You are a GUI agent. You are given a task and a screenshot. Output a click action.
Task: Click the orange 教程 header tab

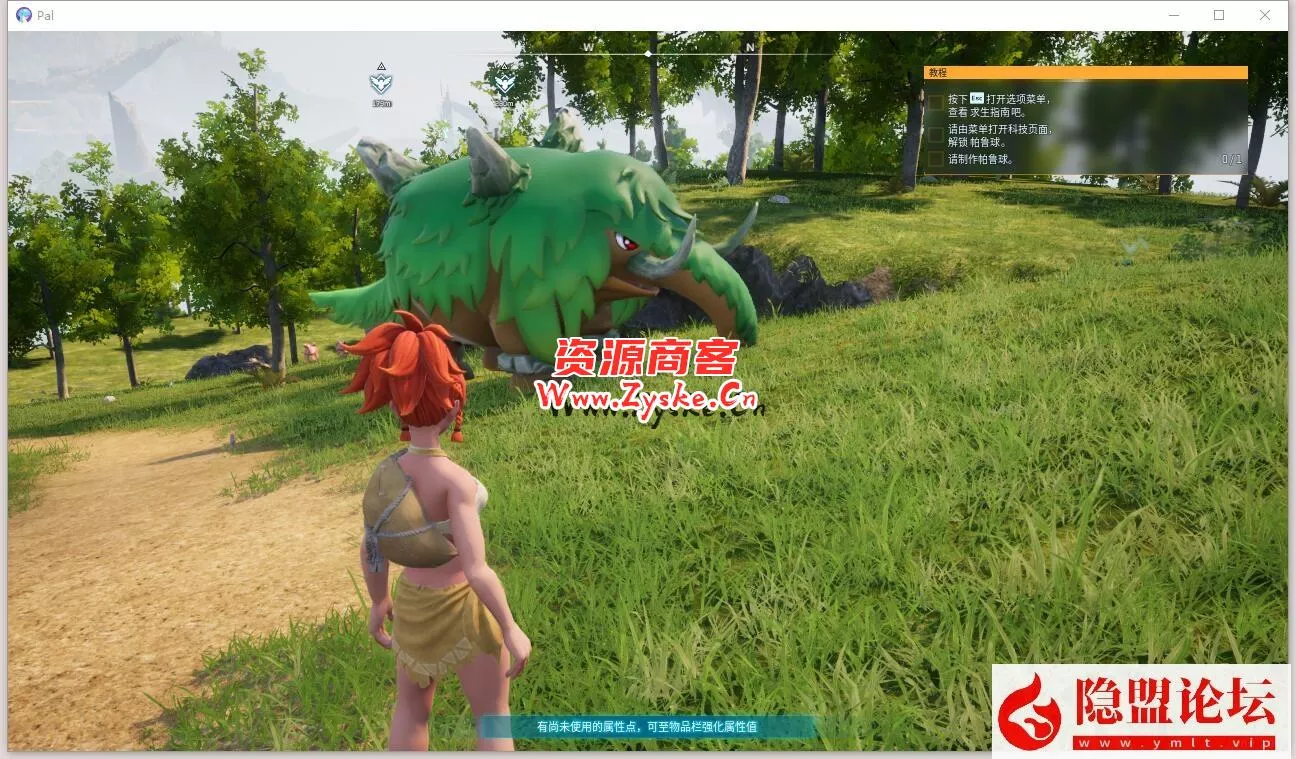tap(937, 72)
